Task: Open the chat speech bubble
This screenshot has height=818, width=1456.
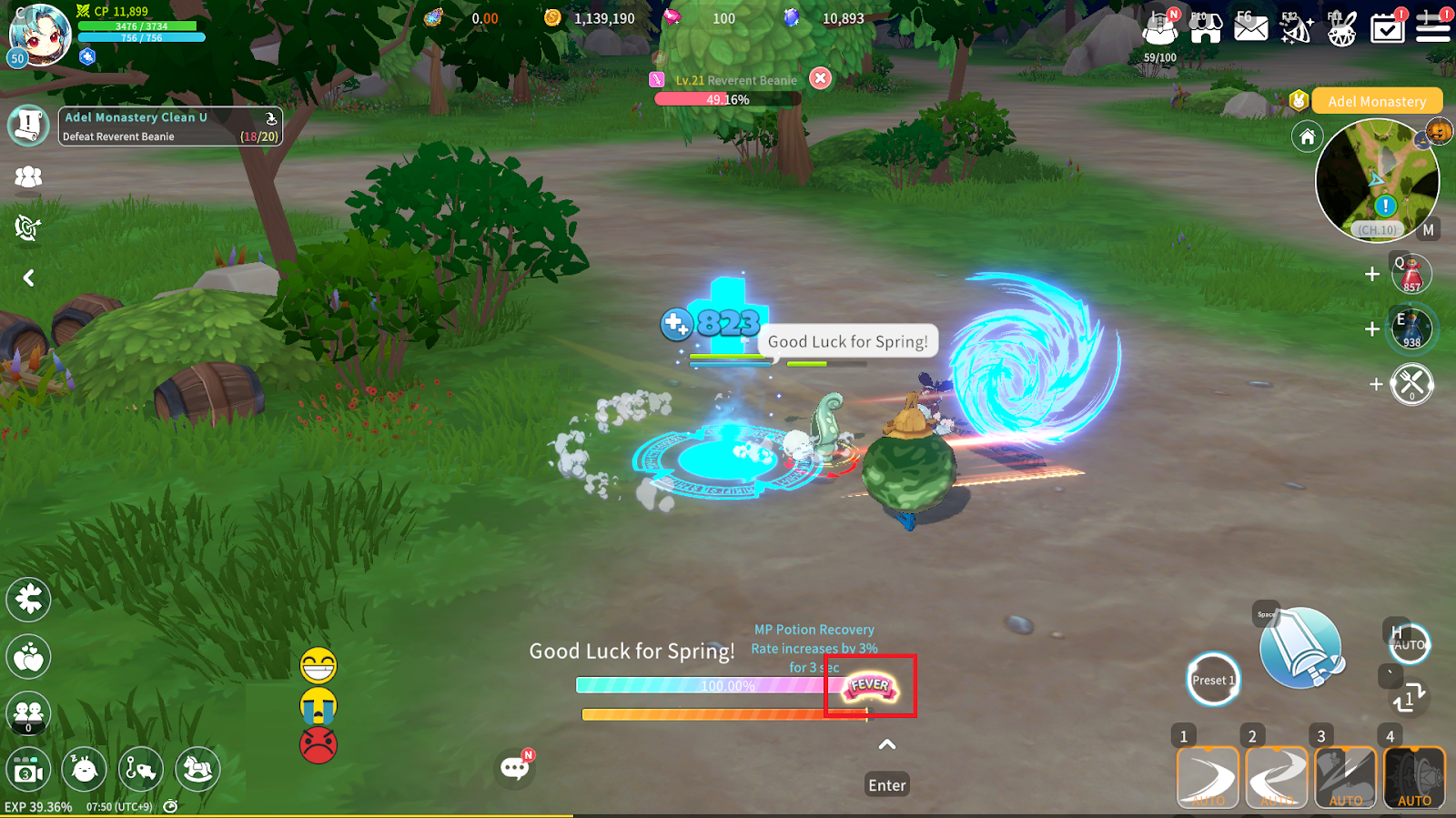Action: [515, 768]
